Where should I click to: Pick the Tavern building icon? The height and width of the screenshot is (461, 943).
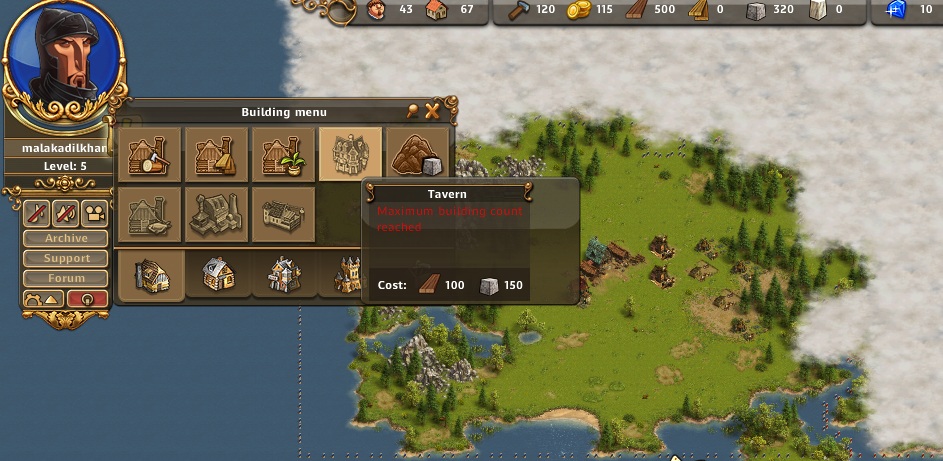pyautogui.click(x=350, y=154)
